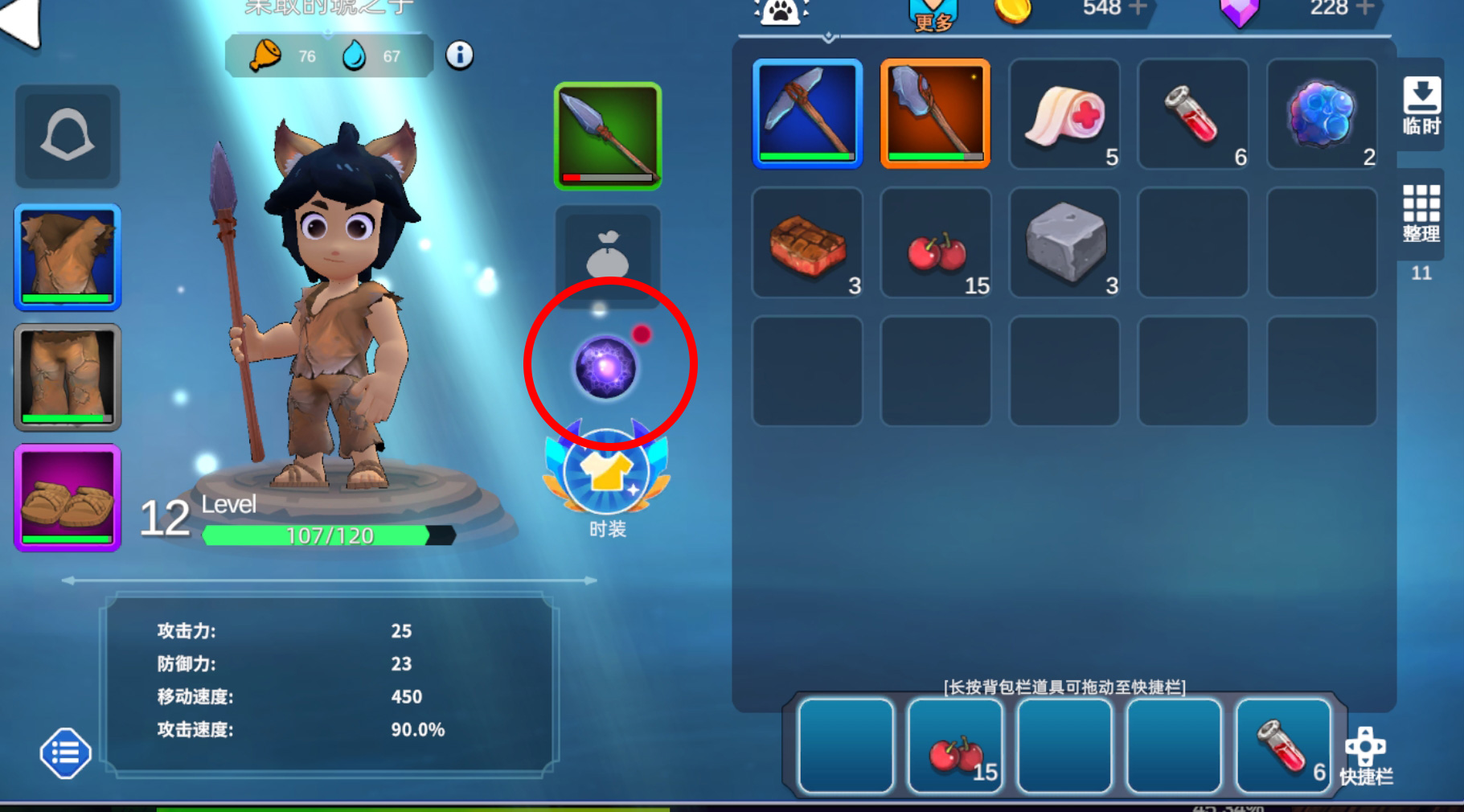Select the empty helmet equipment slot
This screenshot has height=812, width=1464.
[68, 136]
